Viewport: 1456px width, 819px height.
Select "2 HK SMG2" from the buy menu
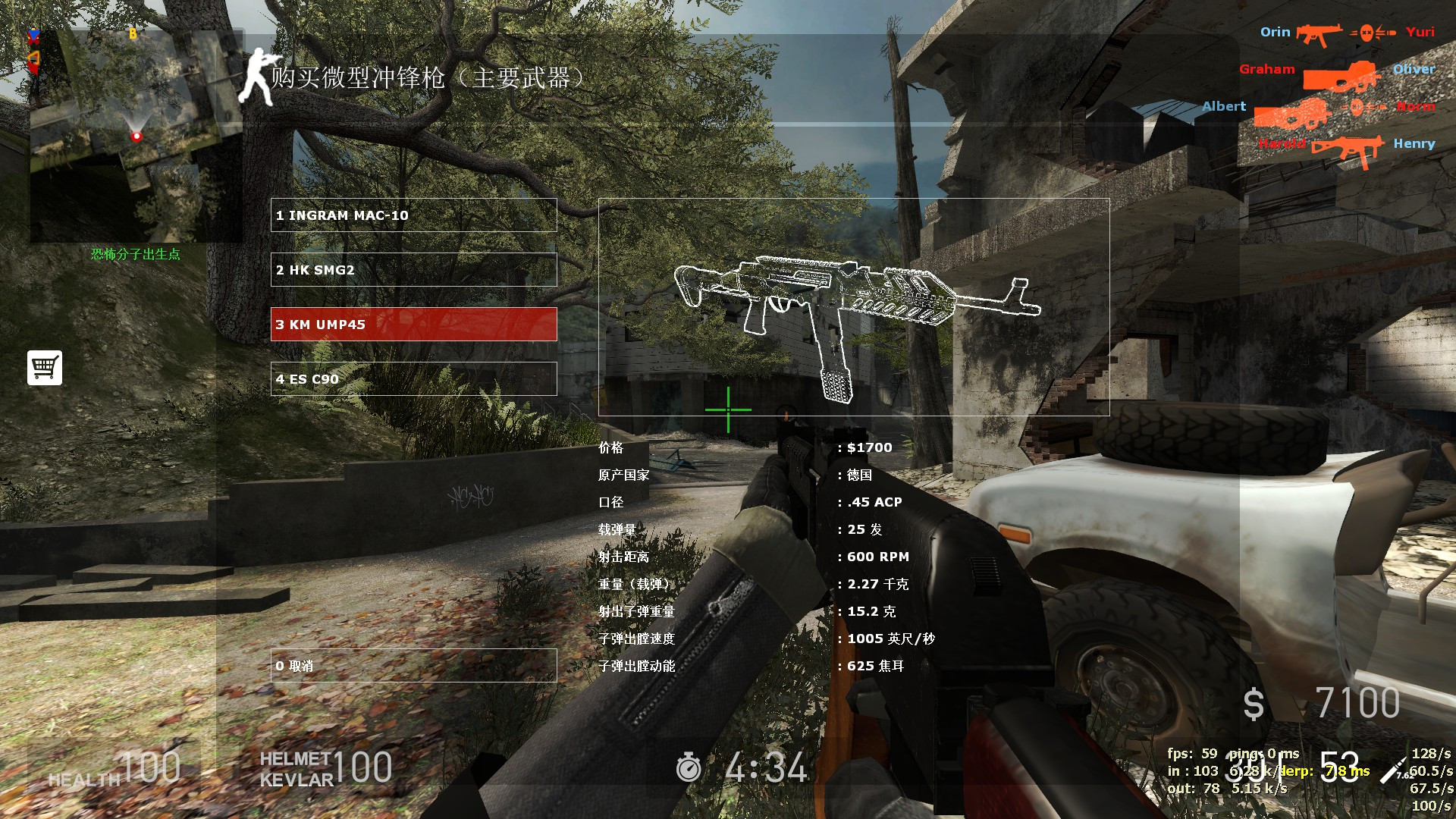coord(413,269)
